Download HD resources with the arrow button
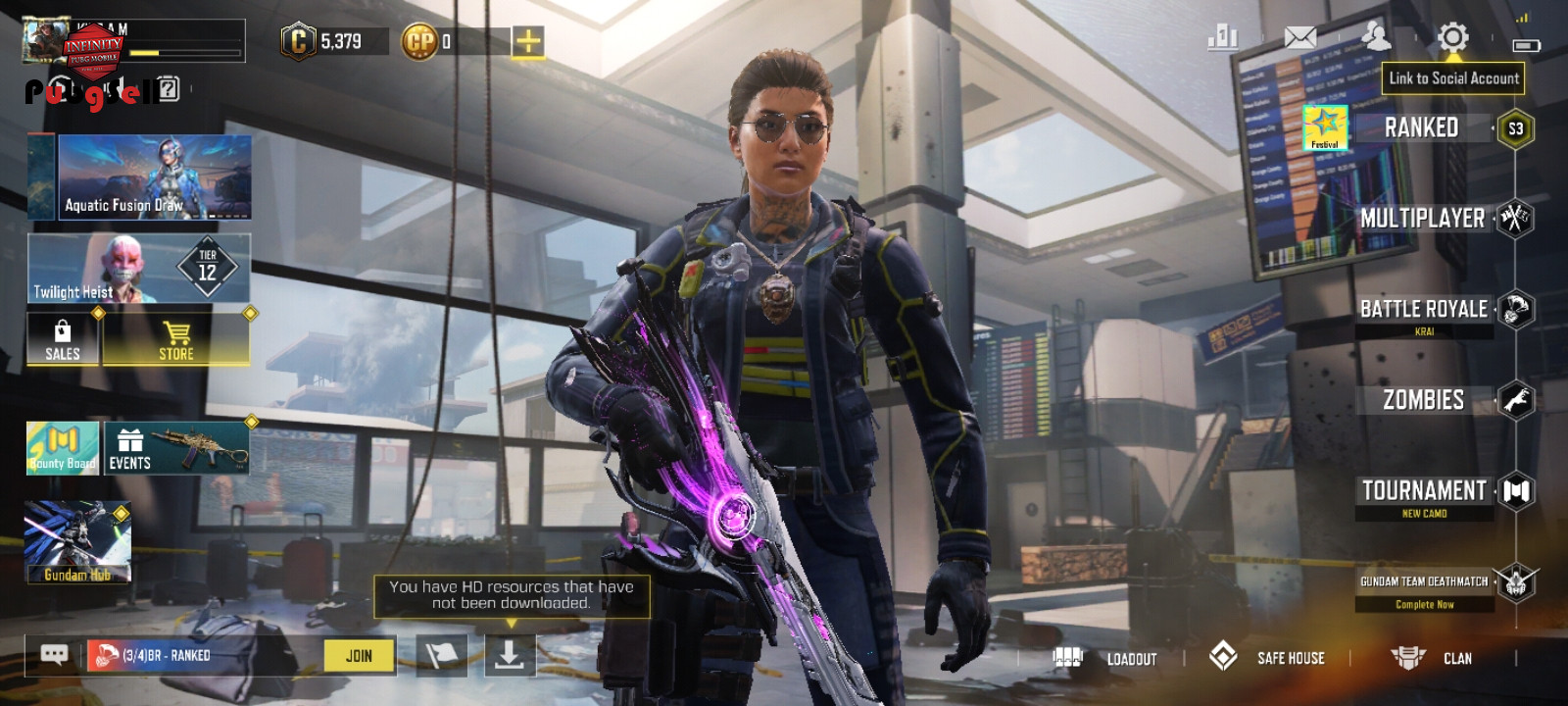Image resolution: width=1568 pixels, height=706 pixels. click(510, 655)
